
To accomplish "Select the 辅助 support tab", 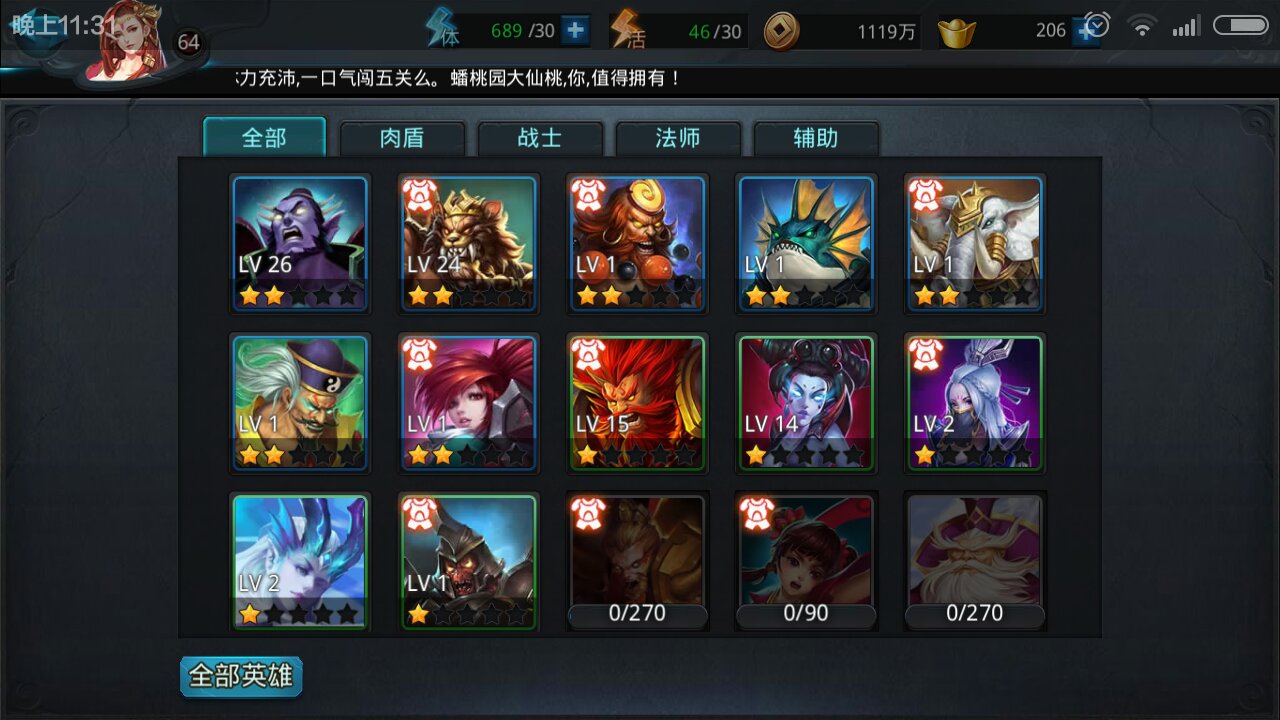I will [x=814, y=138].
